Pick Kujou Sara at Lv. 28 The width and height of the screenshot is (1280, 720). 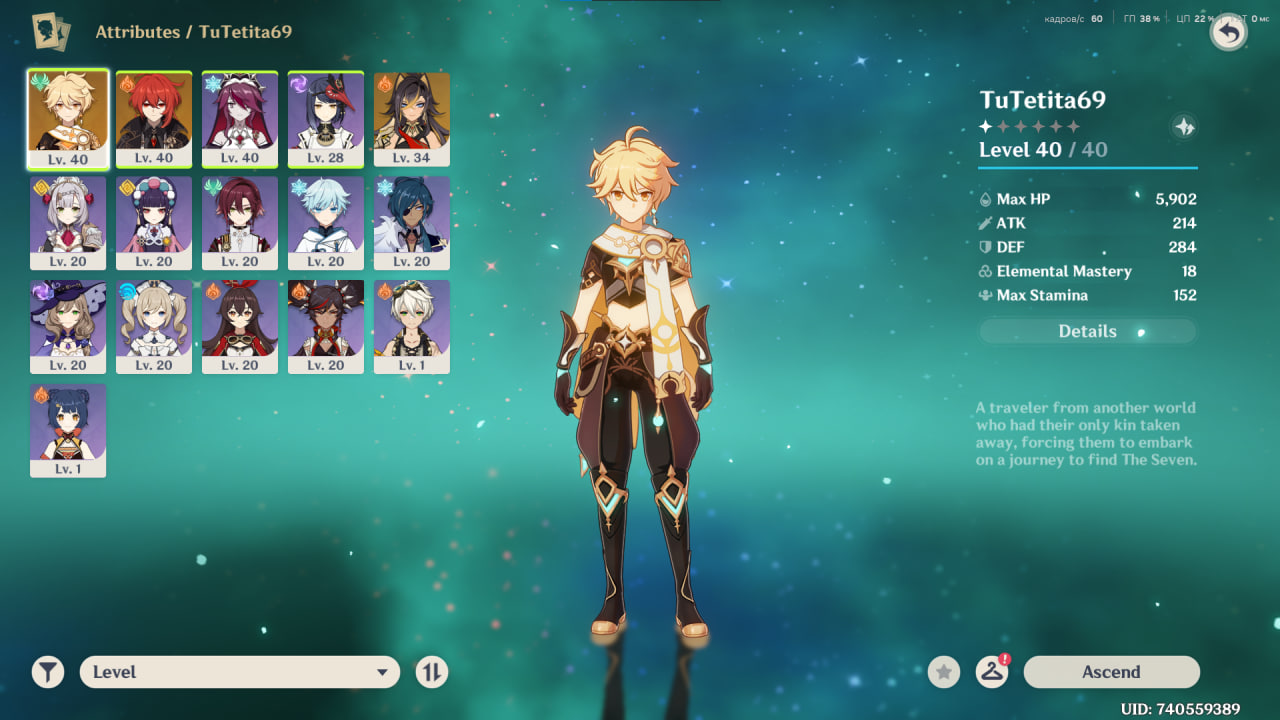[x=326, y=118]
